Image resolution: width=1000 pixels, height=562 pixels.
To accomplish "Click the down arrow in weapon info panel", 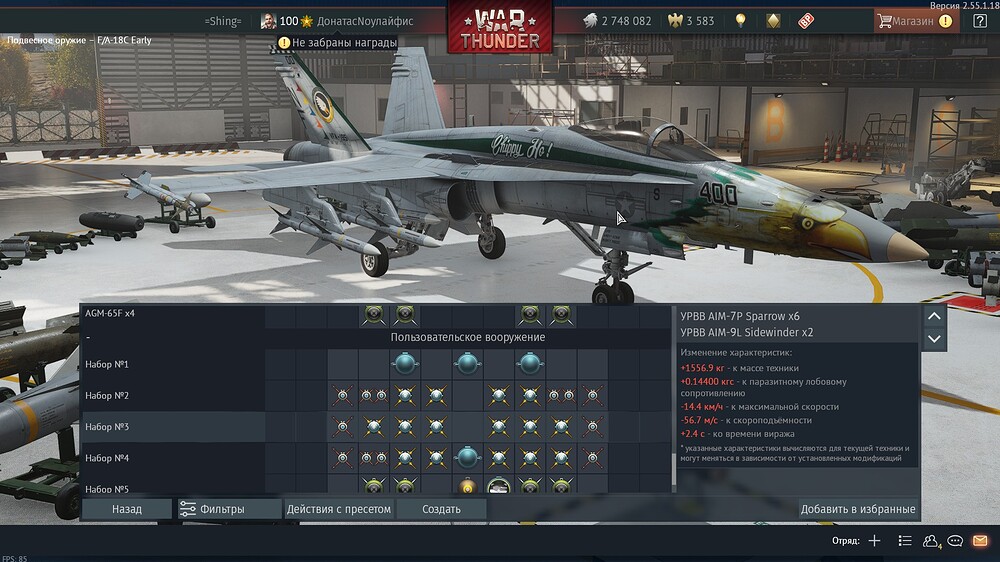I will click(x=934, y=338).
